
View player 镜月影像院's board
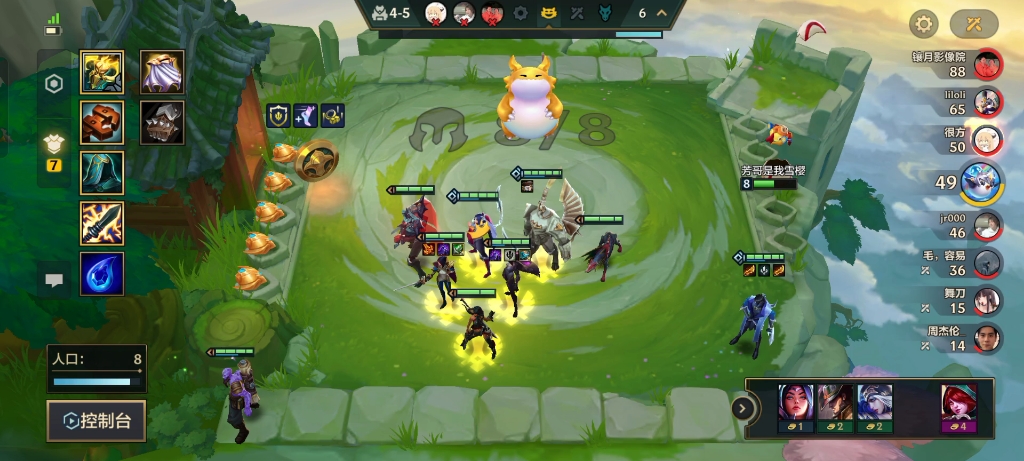point(987,64)
